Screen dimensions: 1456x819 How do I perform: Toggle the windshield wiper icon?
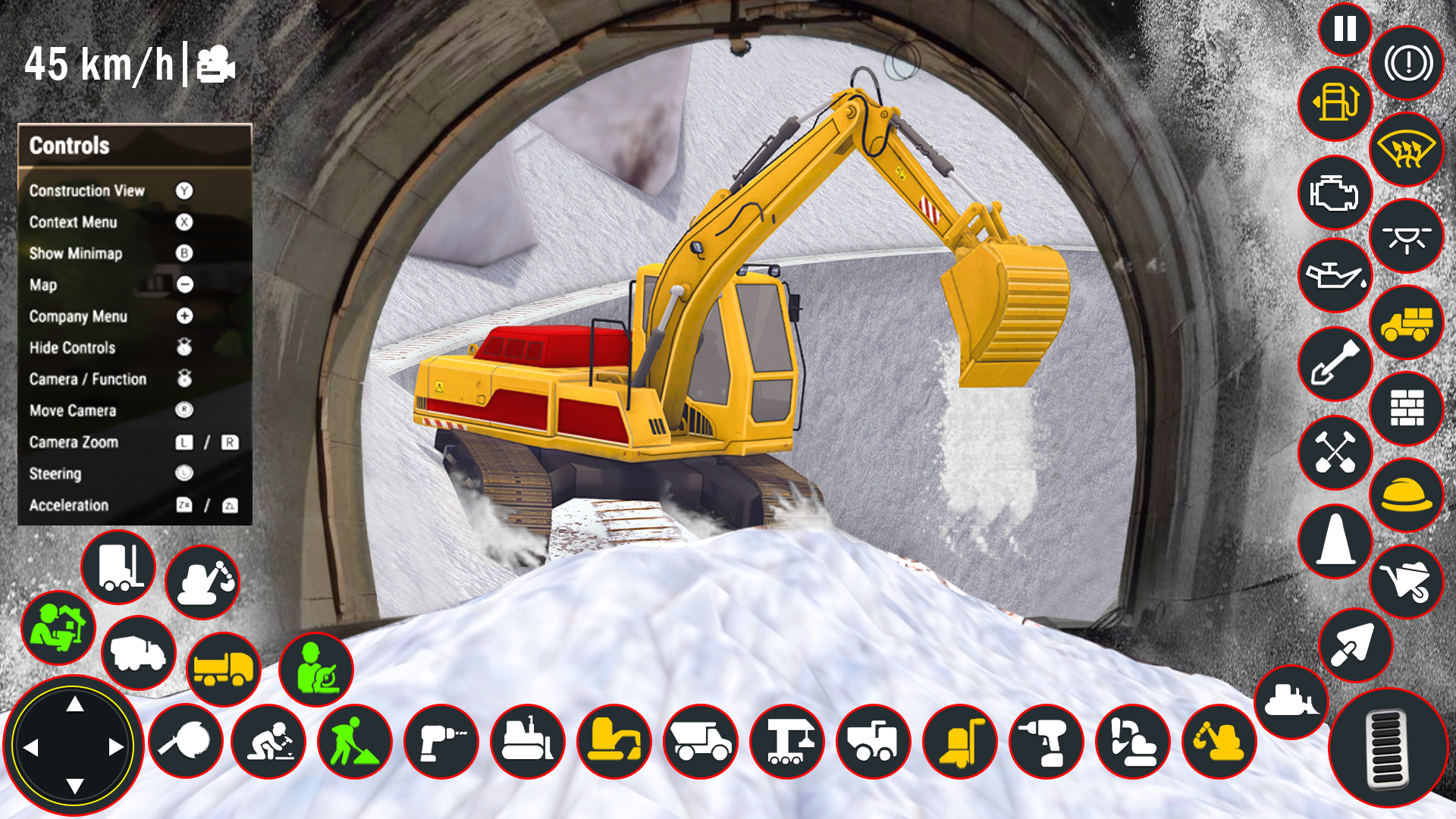(x=1407, y=150)
